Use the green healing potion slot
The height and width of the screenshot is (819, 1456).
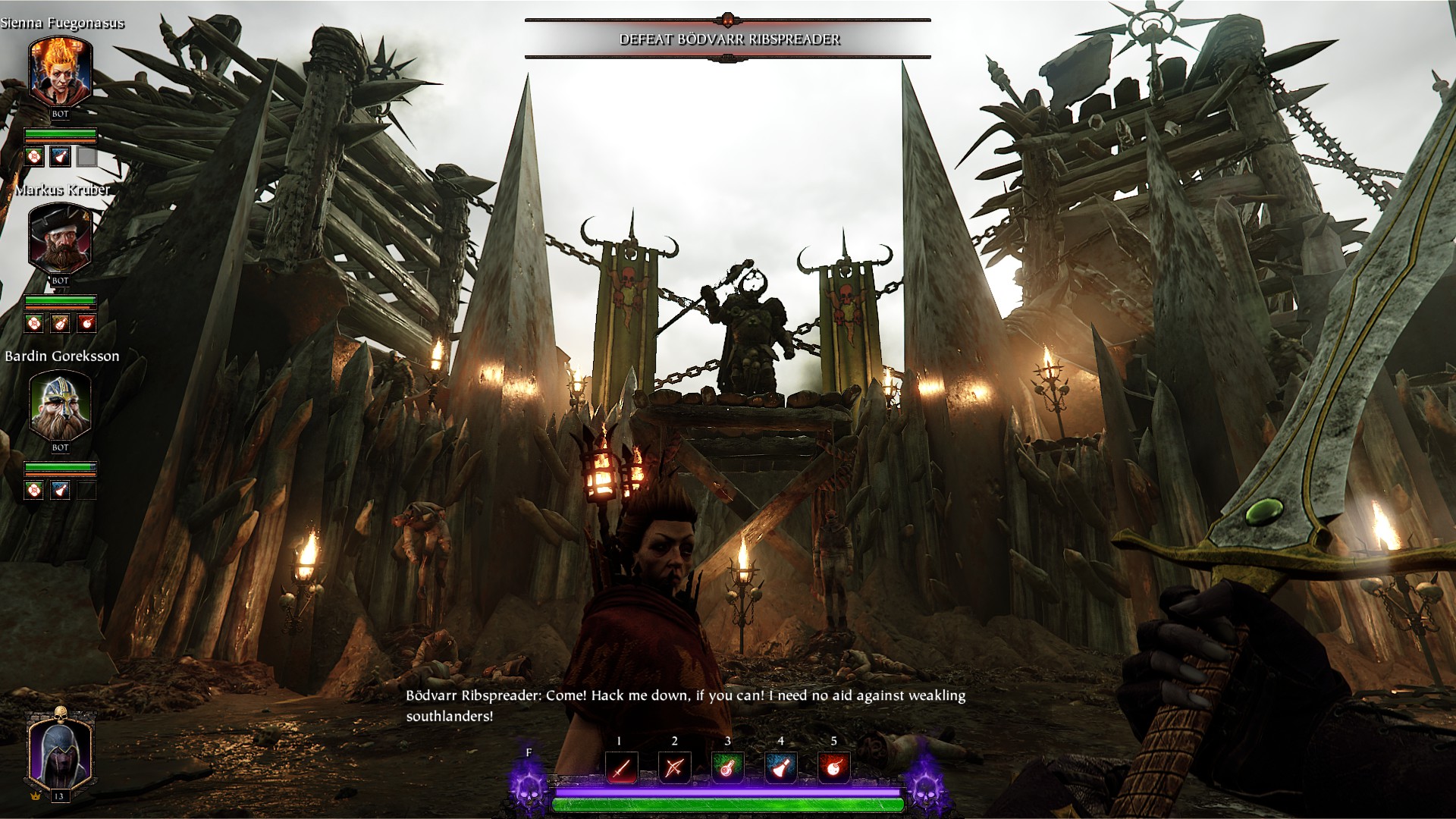click(727, 768)
